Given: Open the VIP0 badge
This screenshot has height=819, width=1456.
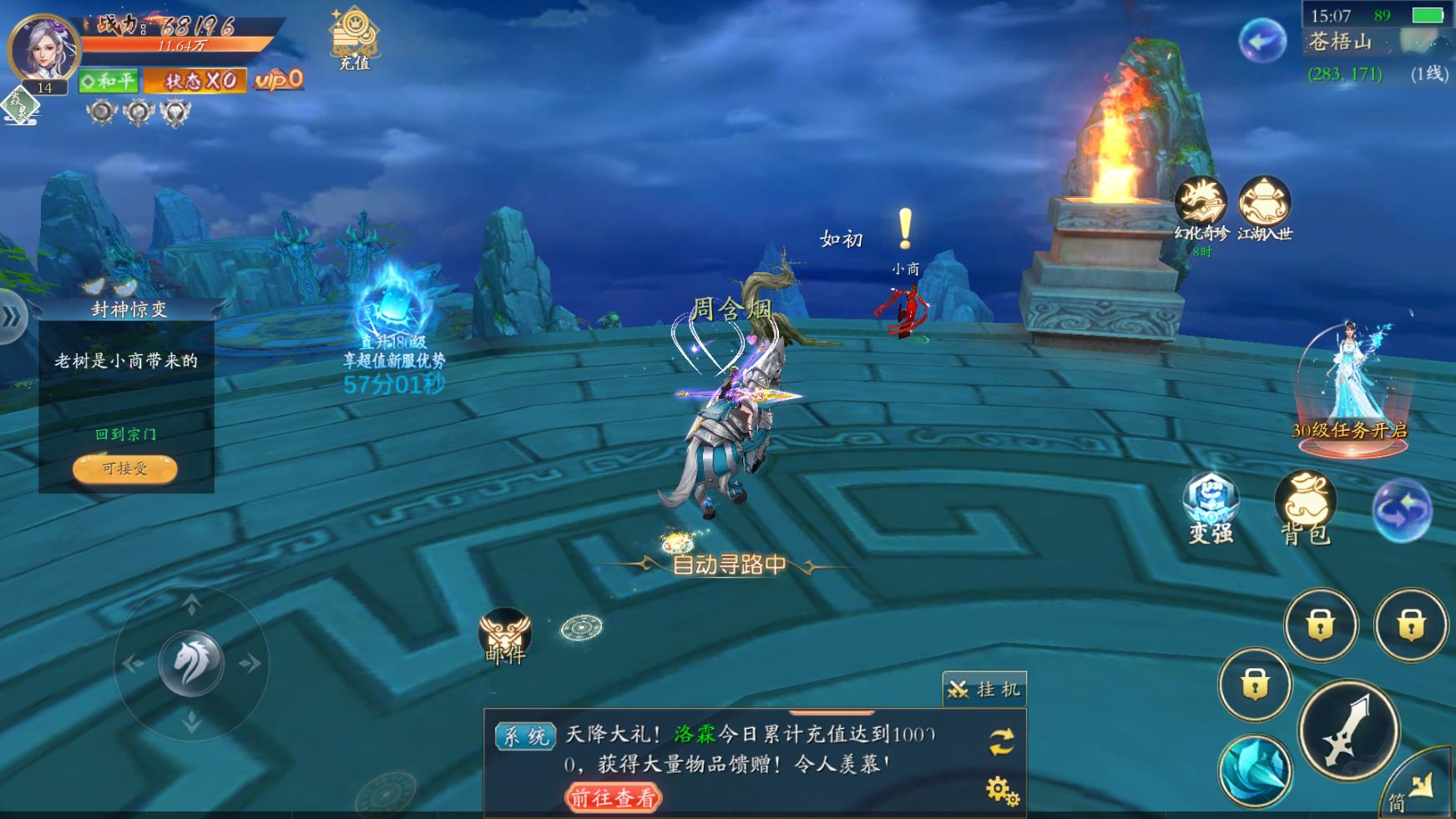Looking at the screenshot, I should [279, 79].
